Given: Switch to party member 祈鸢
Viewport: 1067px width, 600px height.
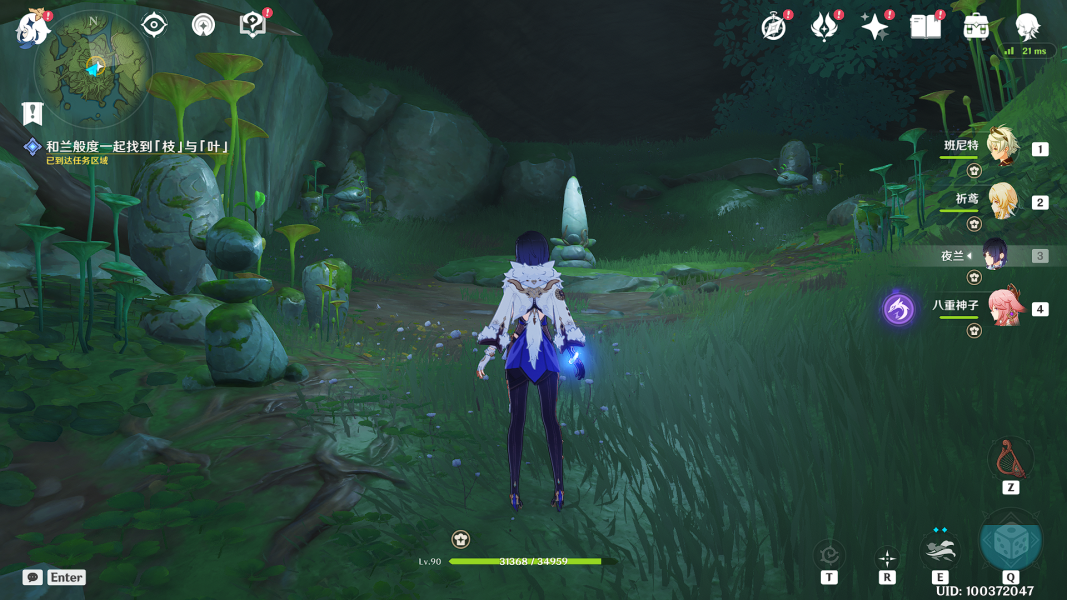Looking at the screenshot, I should tap(1001, 201).
